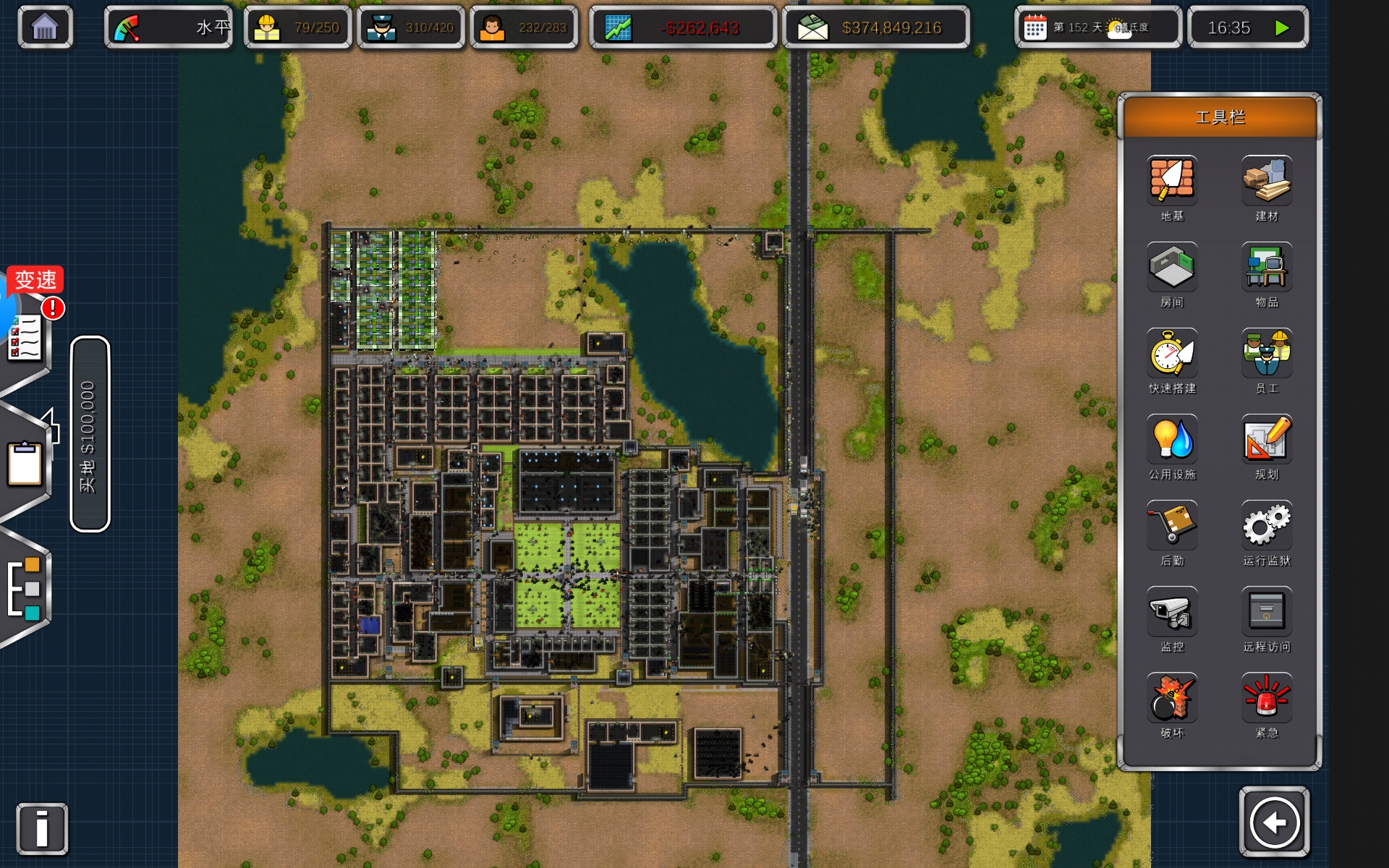Show the 公用设施 utilities view
Viewport: 1389px width, 868px height.
coord(1172,439)
